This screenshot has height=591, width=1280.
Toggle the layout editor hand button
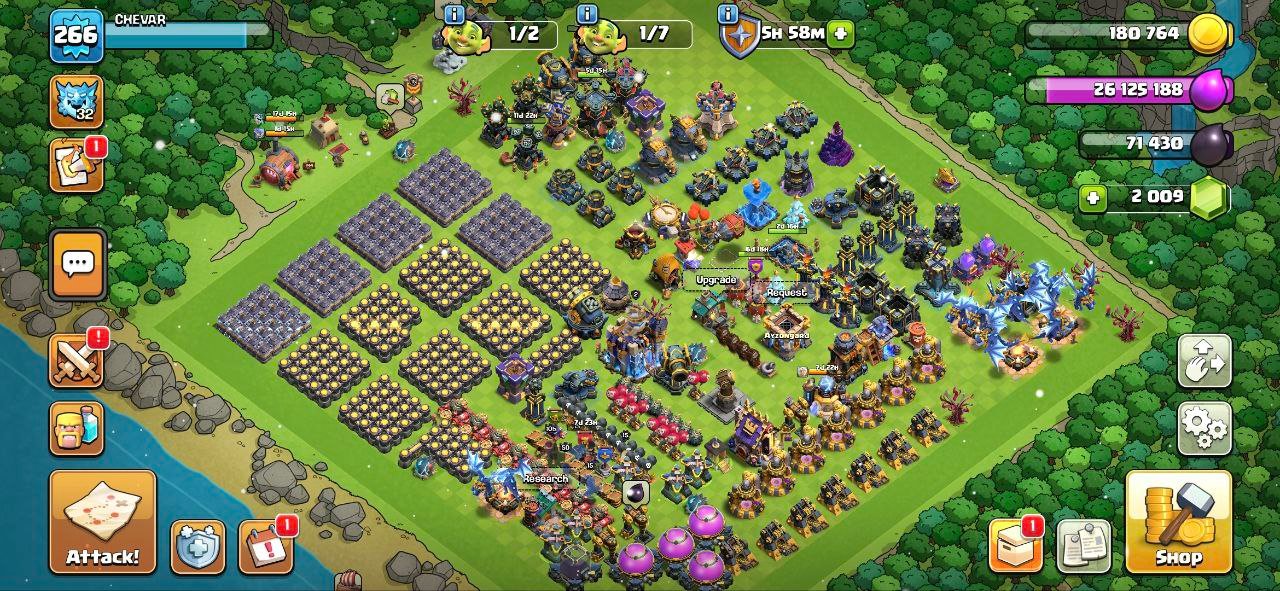pos(1204,360)
